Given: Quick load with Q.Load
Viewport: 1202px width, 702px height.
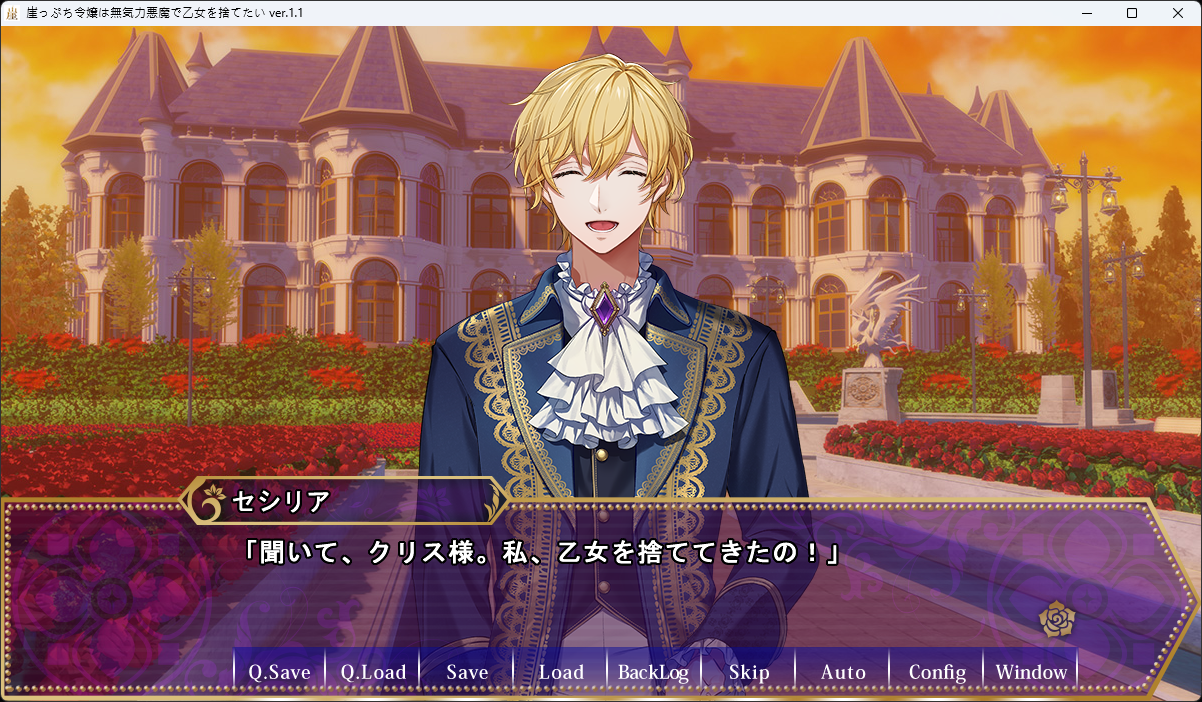Looking at the screenshot, I should point(373,672).
